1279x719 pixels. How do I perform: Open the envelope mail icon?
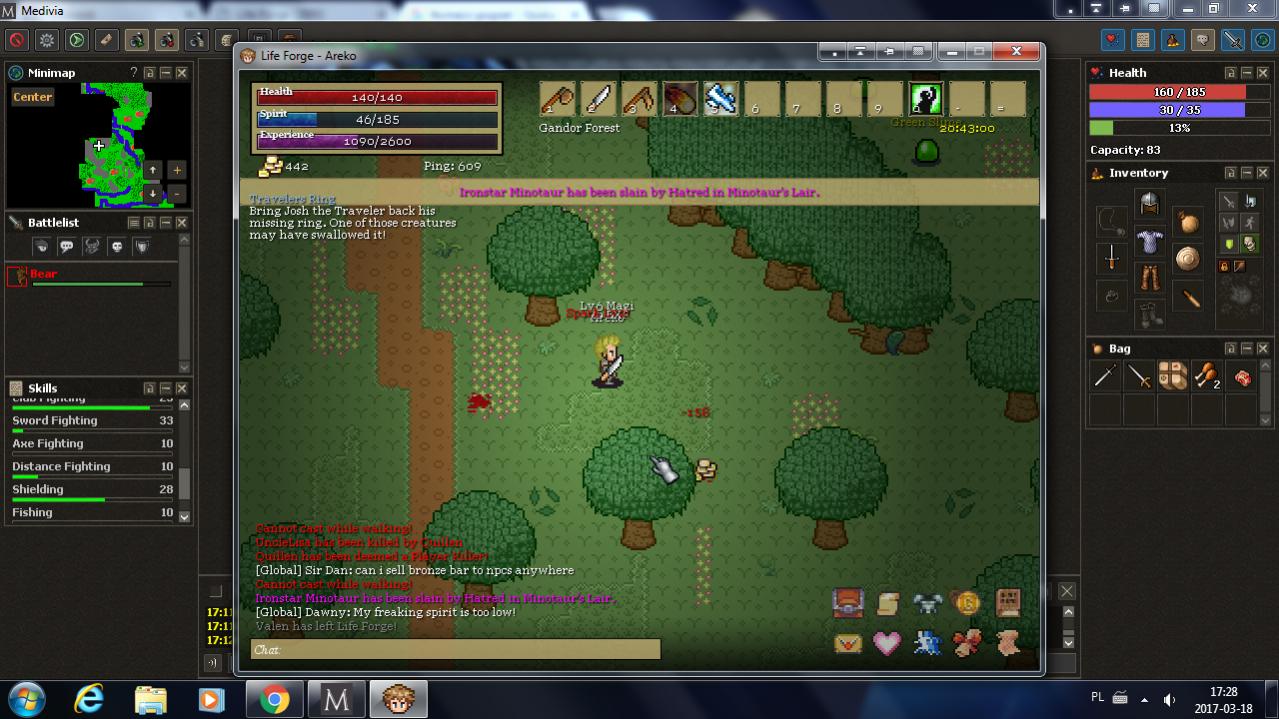coord(848,643)
